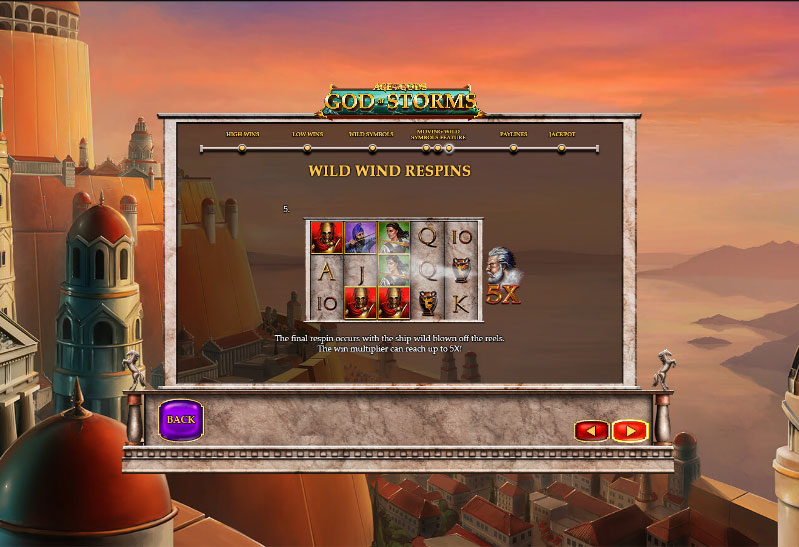This screenshot has height=547, width=799.
Task: Switch to the Wild Symbols section
Action: coord(372,148)
